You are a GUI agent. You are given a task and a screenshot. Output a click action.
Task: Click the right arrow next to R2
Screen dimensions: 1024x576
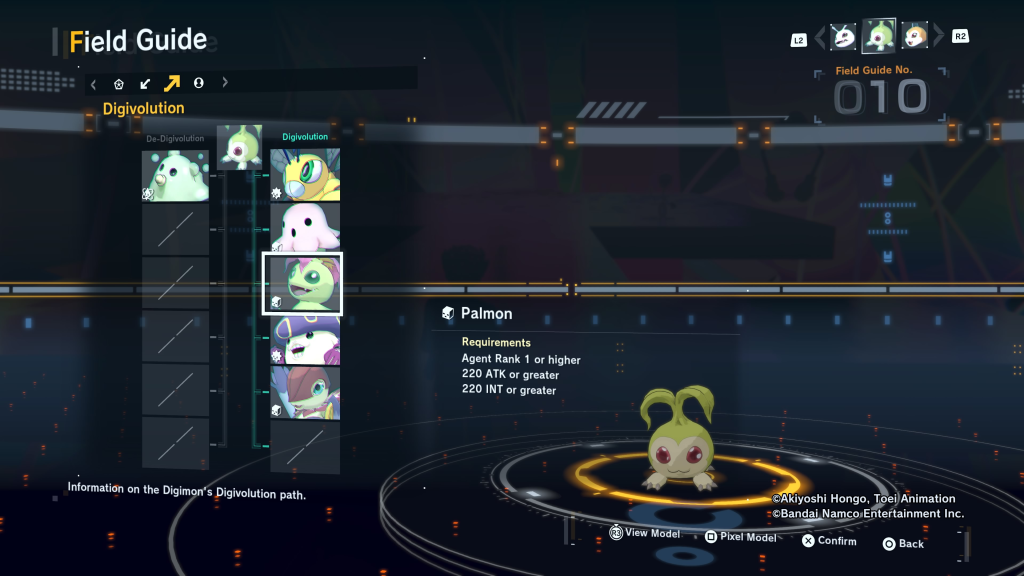pyautogui.click(x=938, y=38)
